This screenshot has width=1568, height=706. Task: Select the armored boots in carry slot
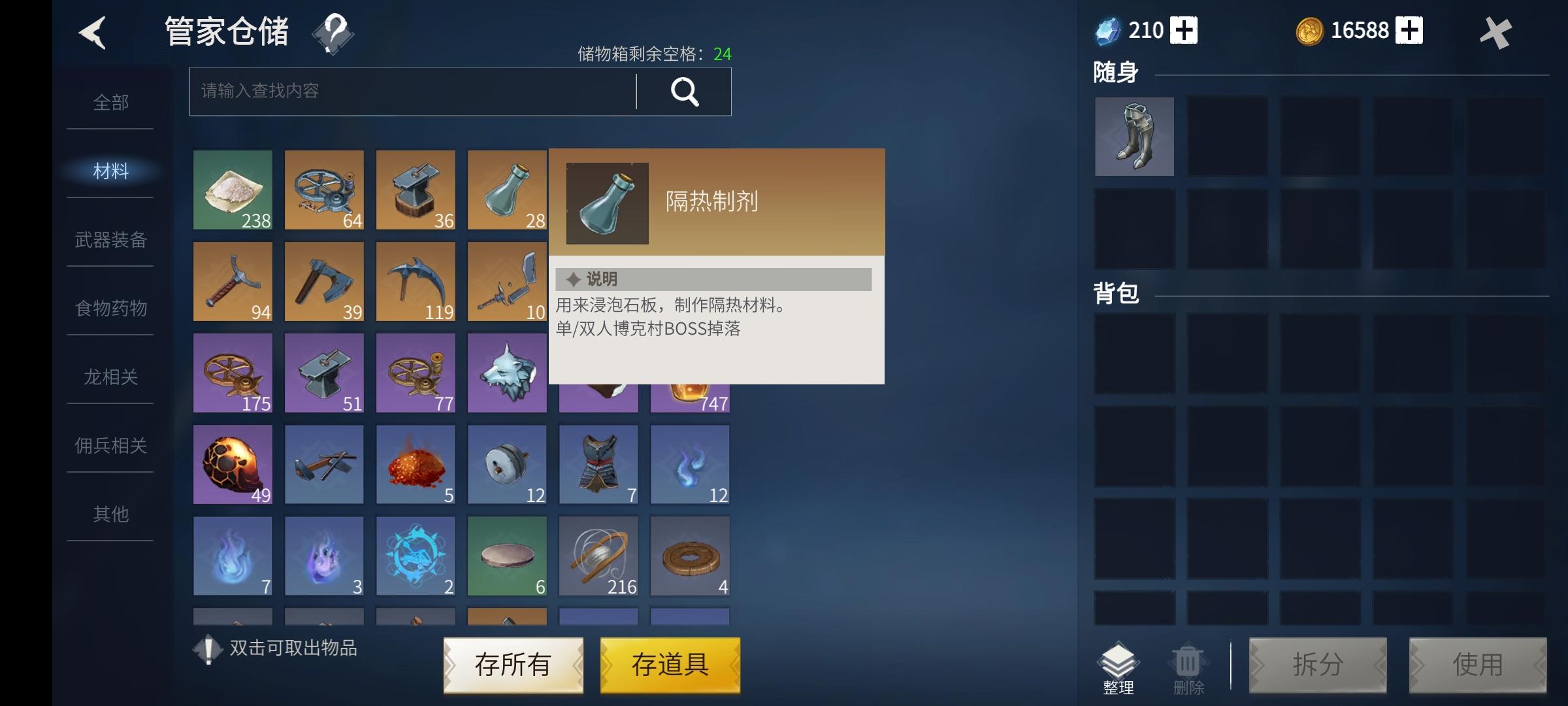pos(1134,137)
